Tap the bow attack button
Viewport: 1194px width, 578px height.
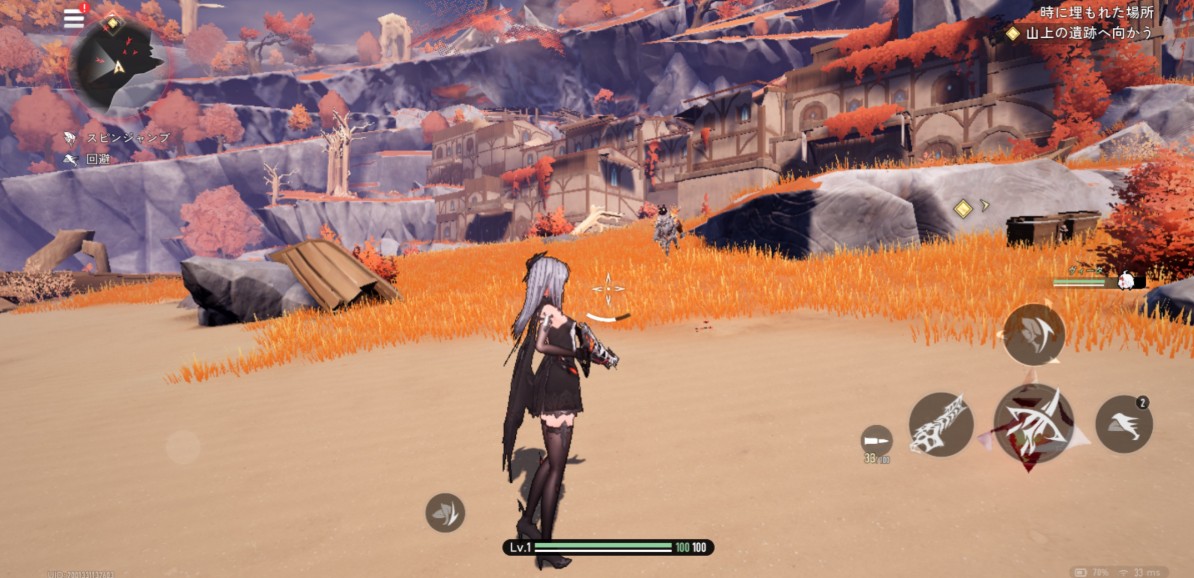(1033, 423)
